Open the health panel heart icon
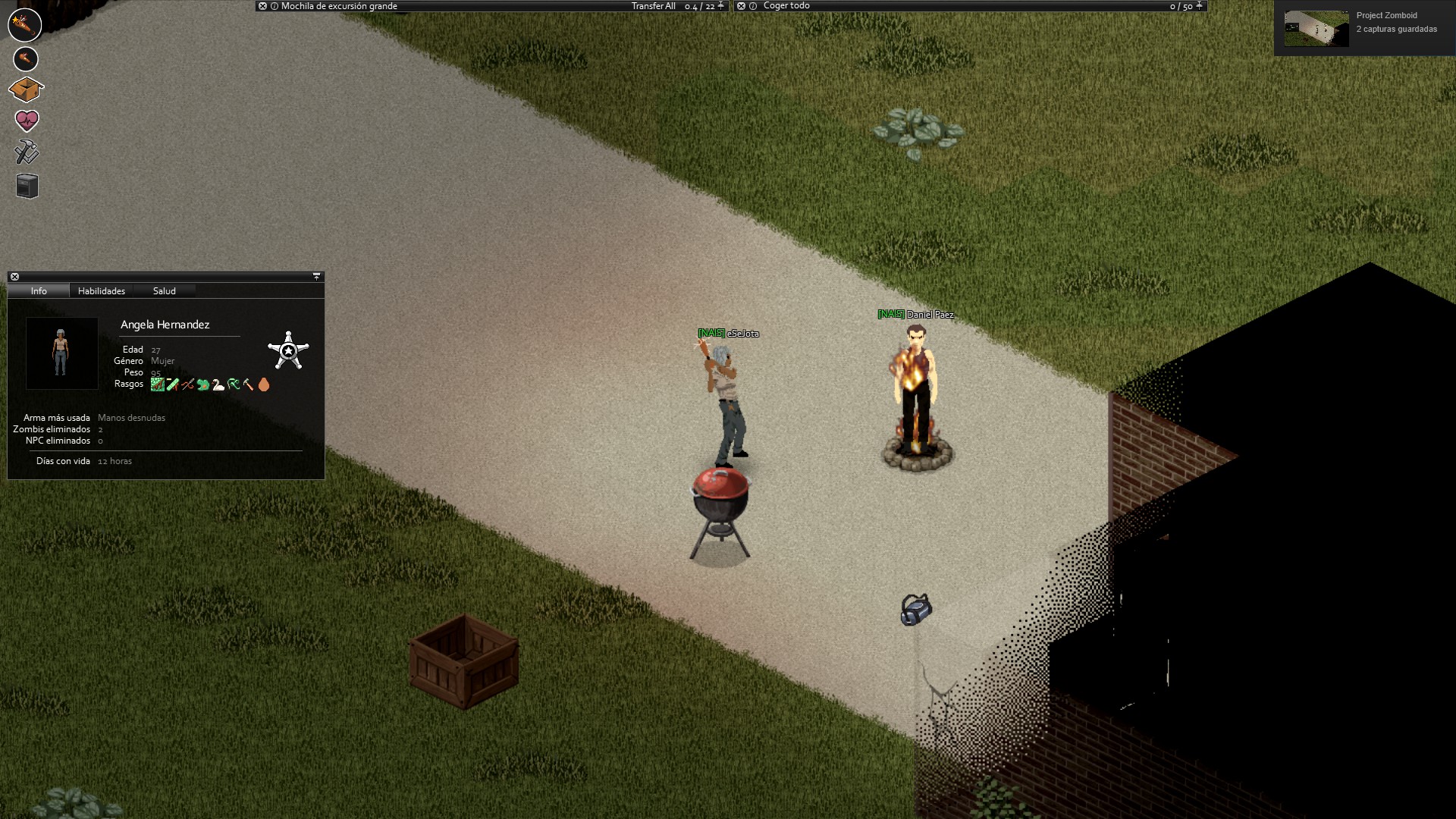The width and height of the screenshot is (1456, 819). click(x=25, y=120)
